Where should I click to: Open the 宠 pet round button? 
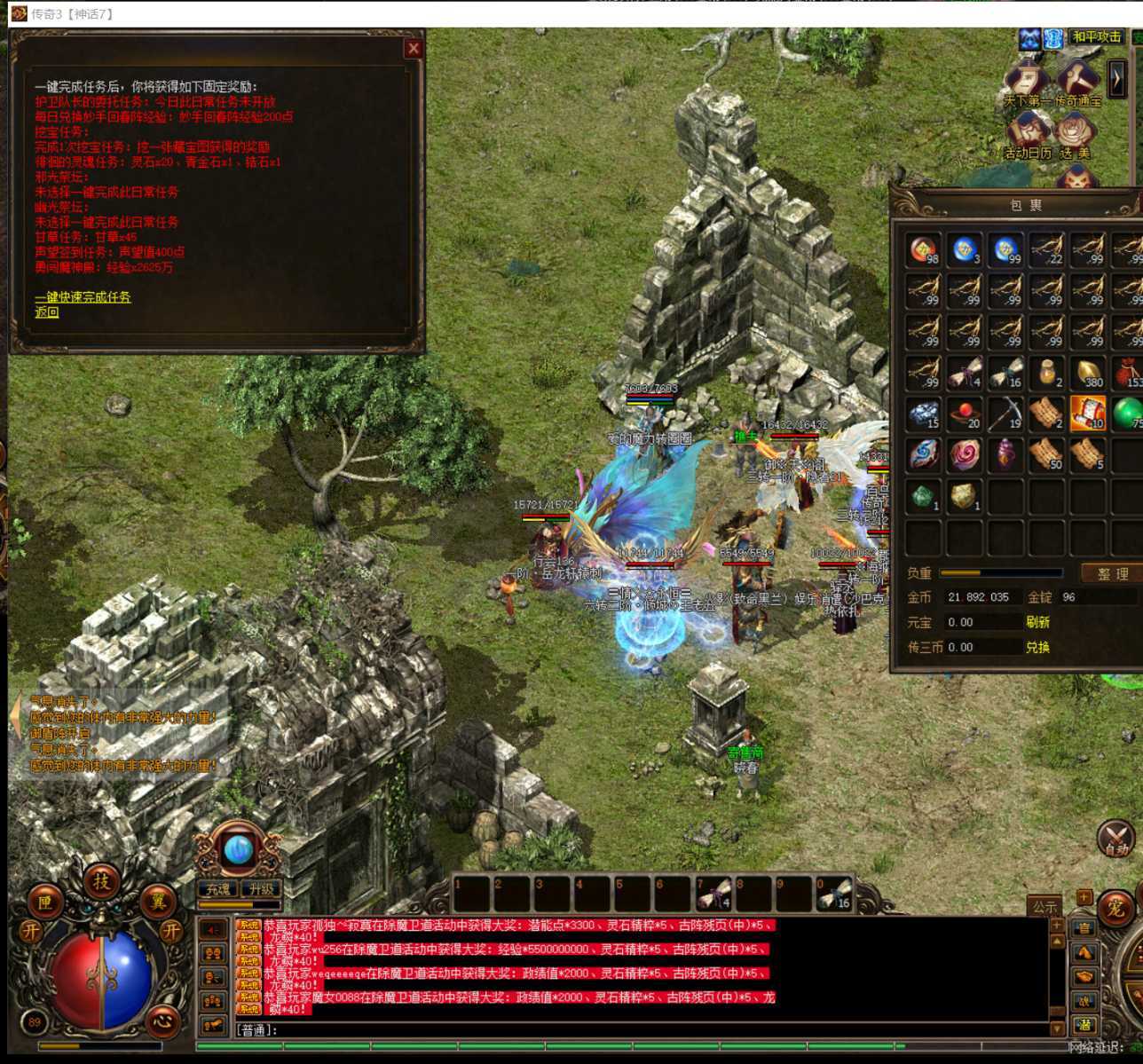click(x=1115, y=908)
